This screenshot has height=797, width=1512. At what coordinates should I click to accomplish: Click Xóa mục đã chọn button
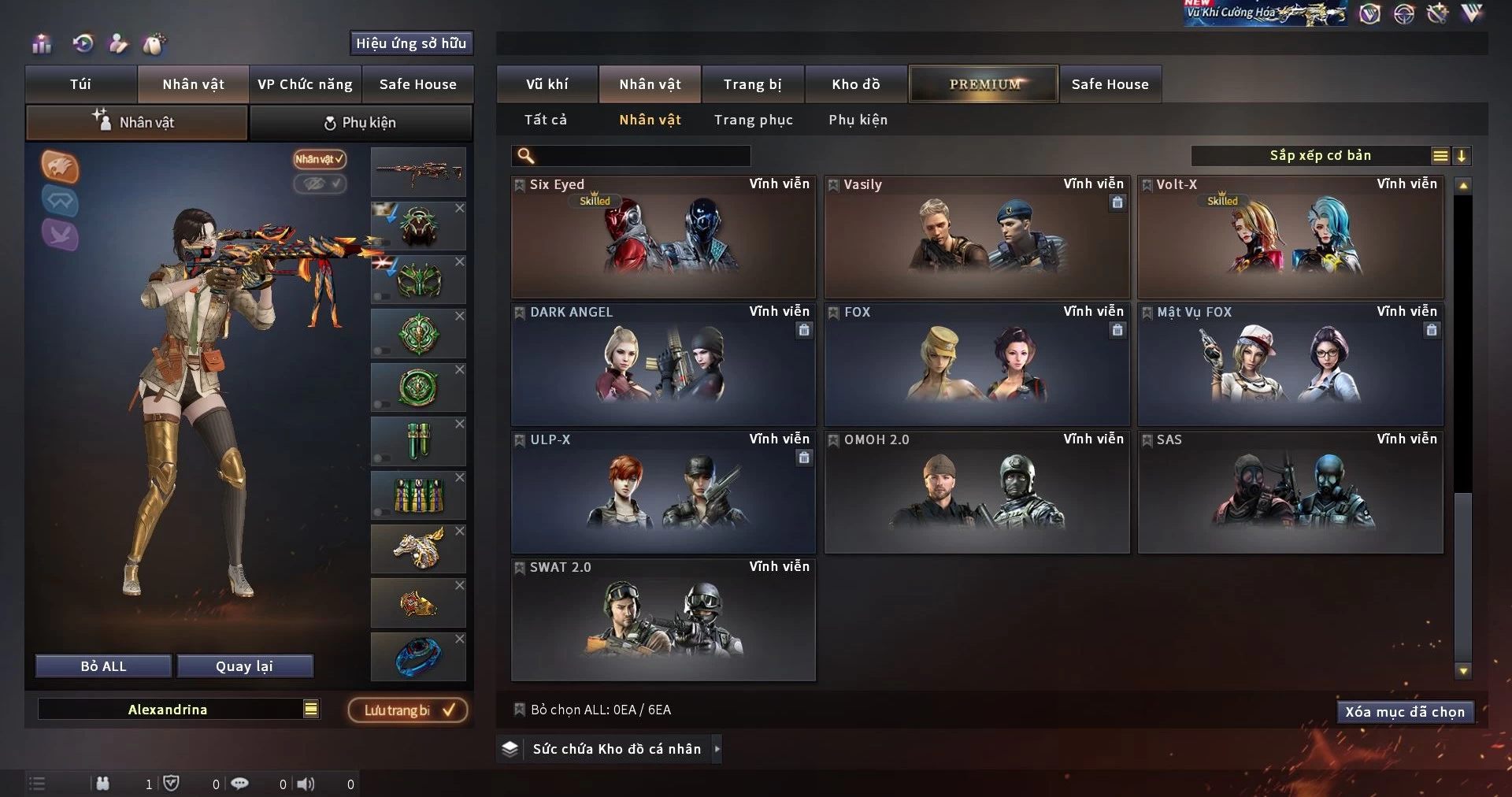pyautogui.click(x=1404, y=712)
